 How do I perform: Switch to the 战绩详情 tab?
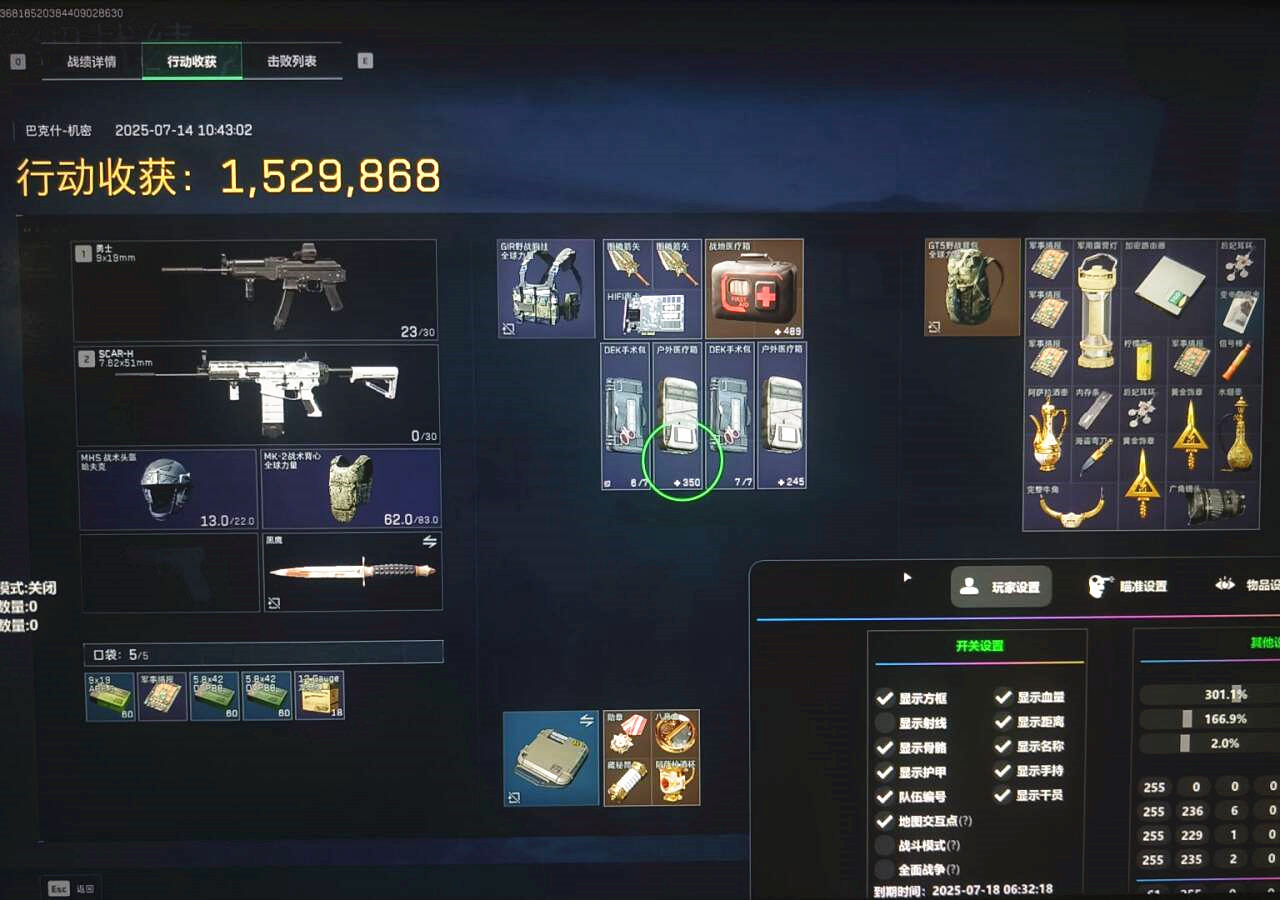coord(91,62)
